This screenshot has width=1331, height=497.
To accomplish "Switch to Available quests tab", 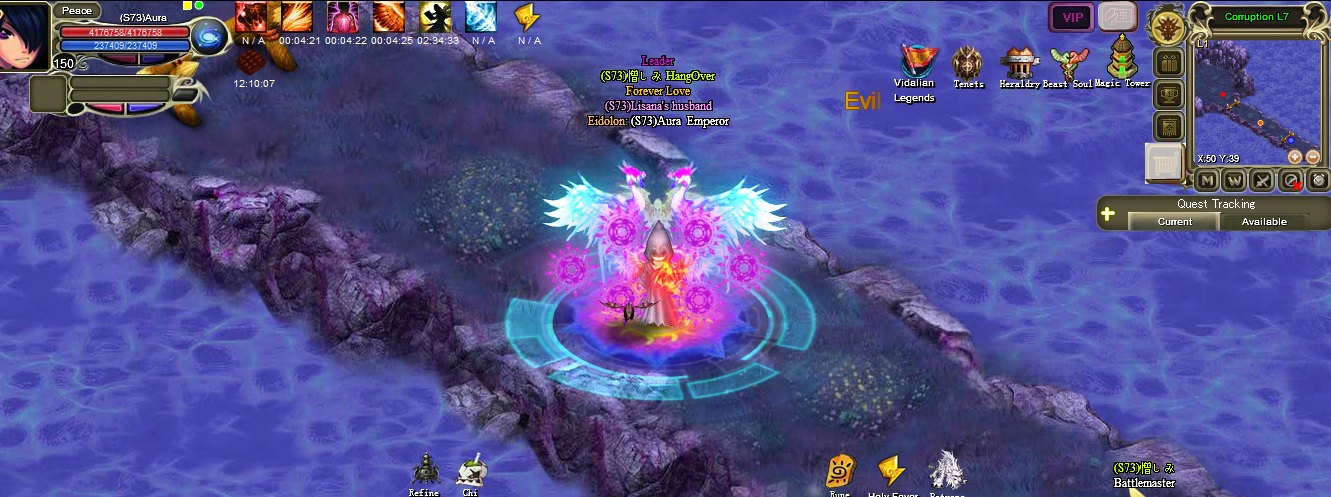I will (x=1264, y=221).
